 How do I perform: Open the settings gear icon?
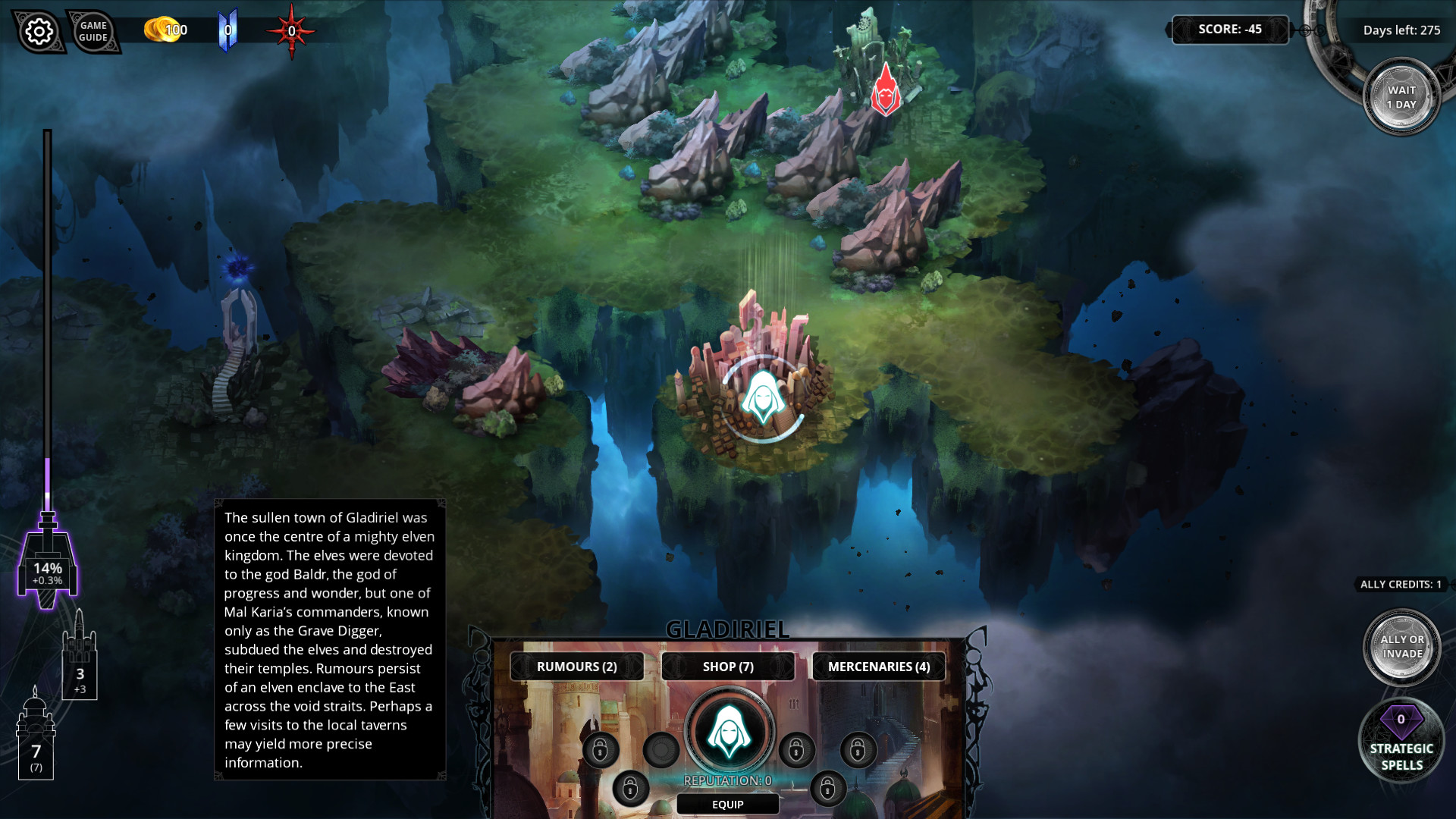click(39, 31)
